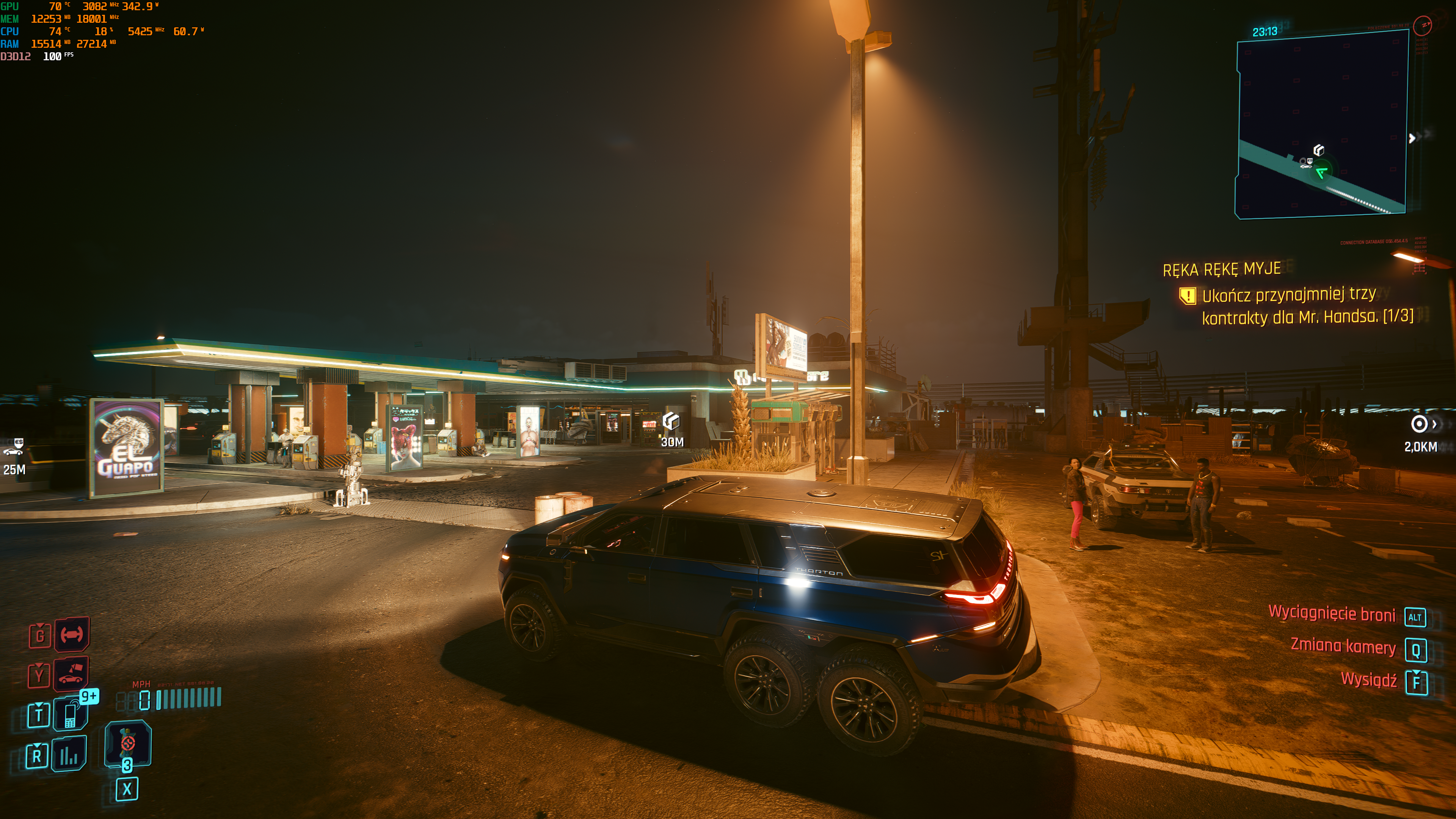
Task: Select the phone icon with 9+ badge
Action: pyautogui.click(x=71, y=713)
